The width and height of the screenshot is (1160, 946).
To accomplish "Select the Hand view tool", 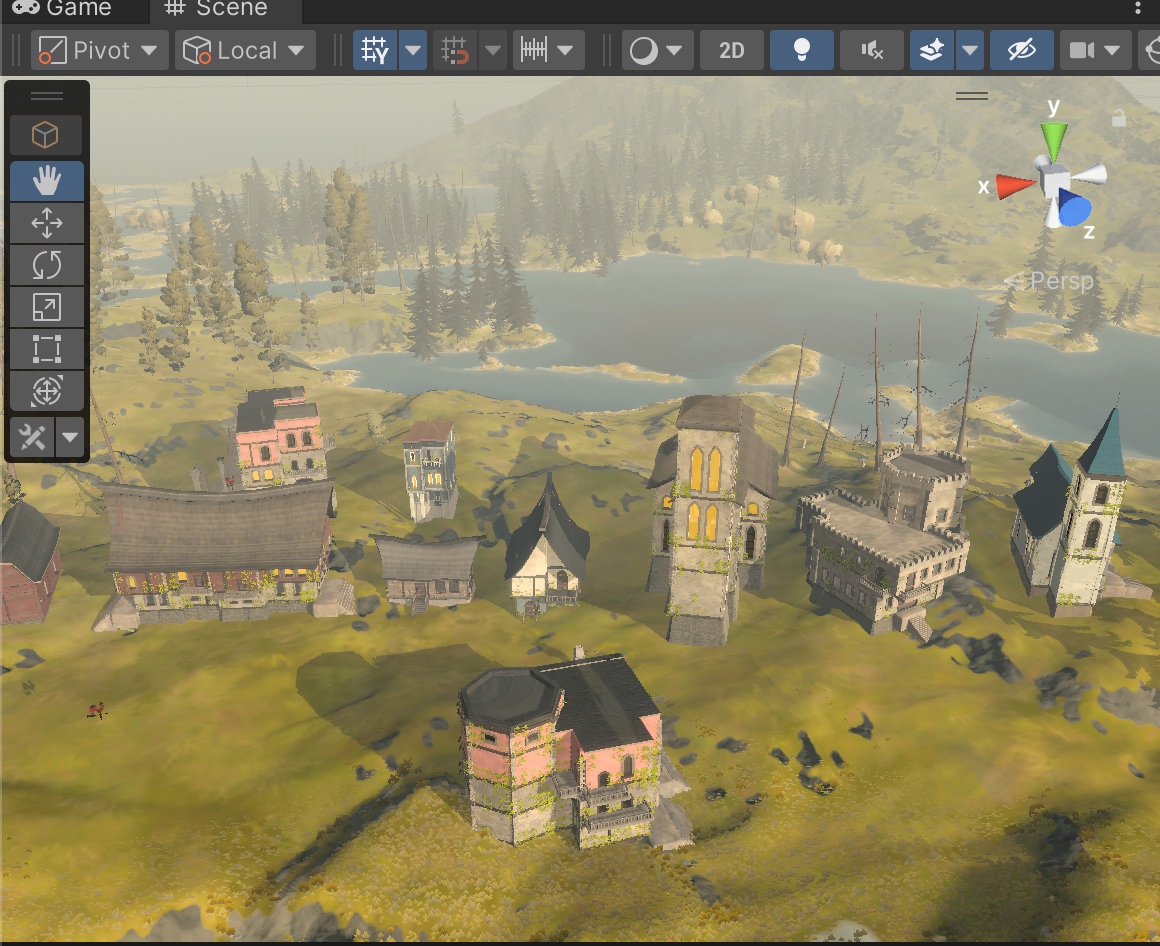I will pyautogui.click(x=47, y=181).
